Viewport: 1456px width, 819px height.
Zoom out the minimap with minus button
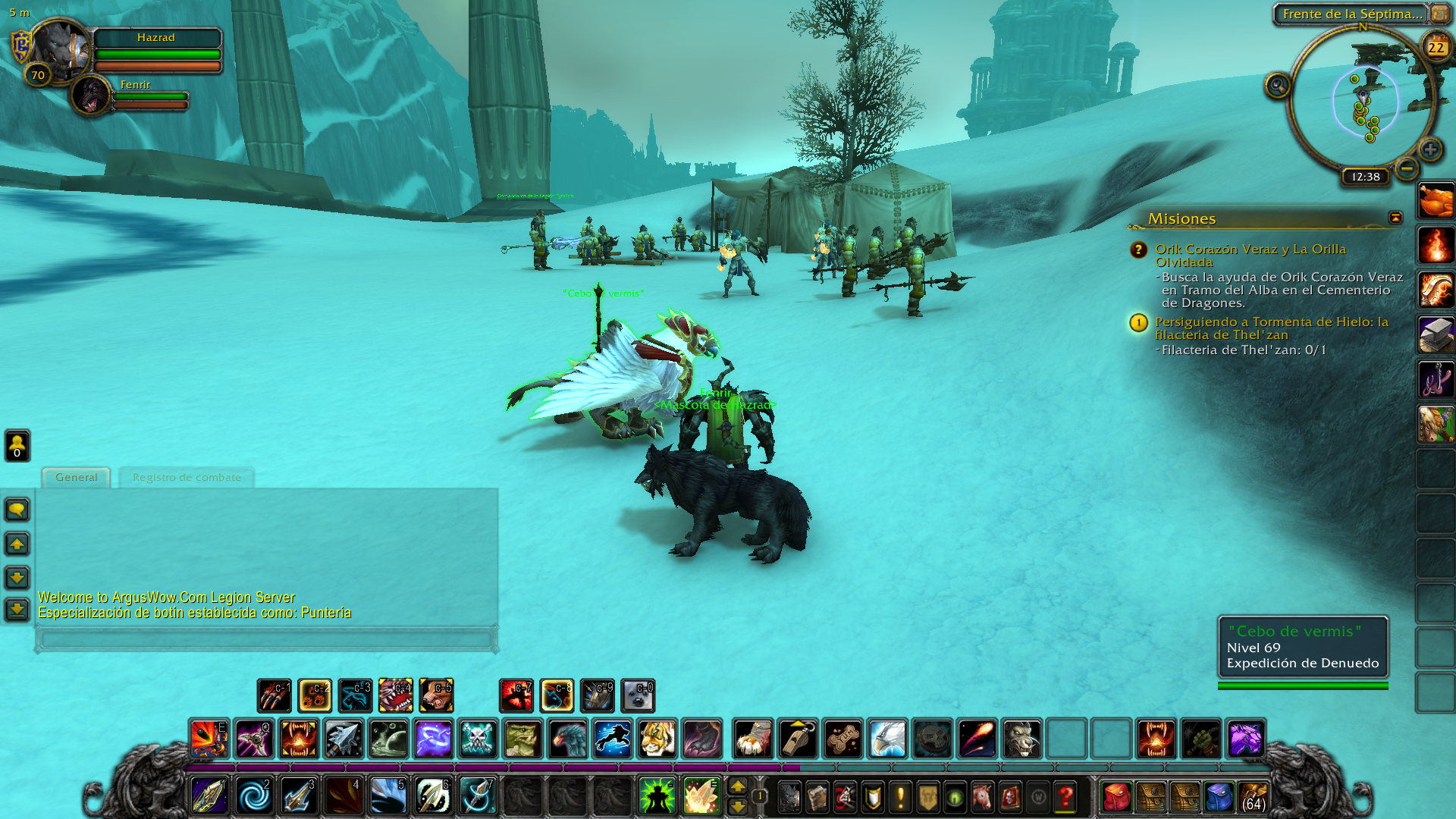tap(1407, 168)
